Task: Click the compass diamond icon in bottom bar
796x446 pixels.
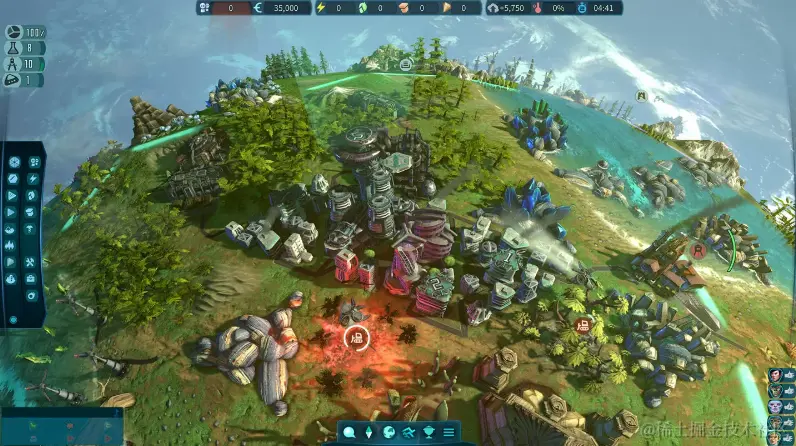Action: (367, 432)
